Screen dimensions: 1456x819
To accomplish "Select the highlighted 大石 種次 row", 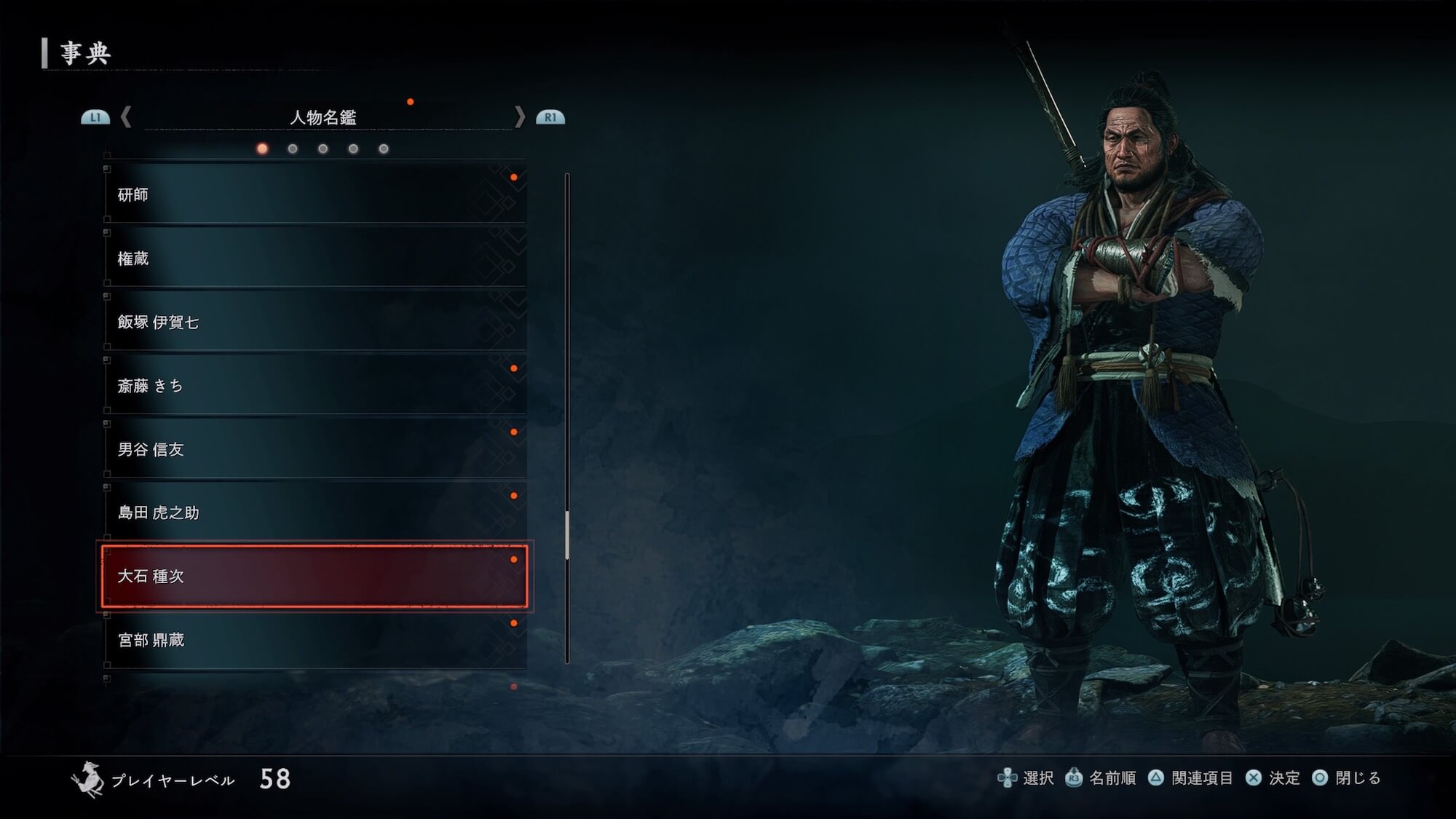I will (314, 577).
